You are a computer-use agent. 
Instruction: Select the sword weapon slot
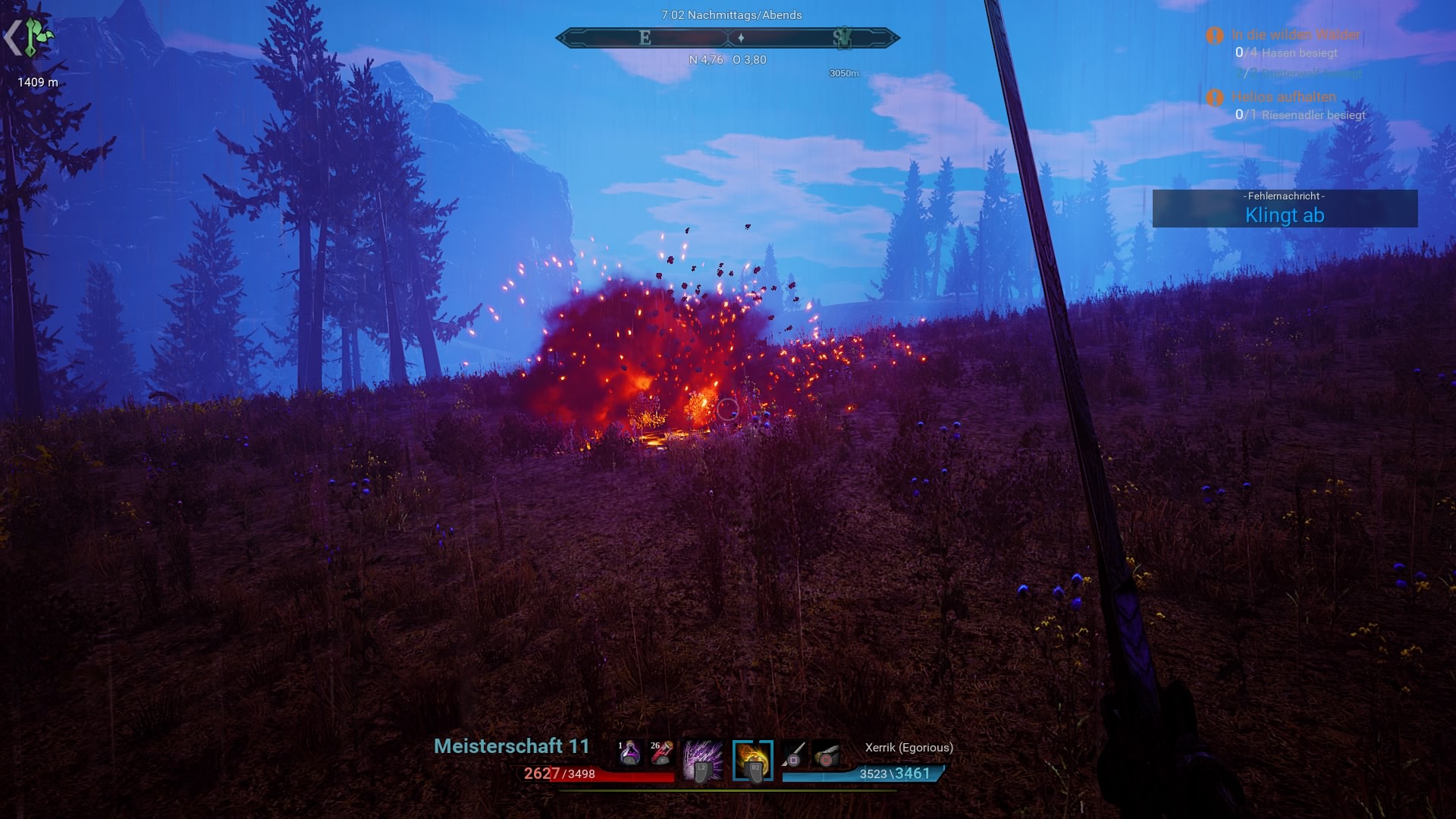(x=794, y=755)
